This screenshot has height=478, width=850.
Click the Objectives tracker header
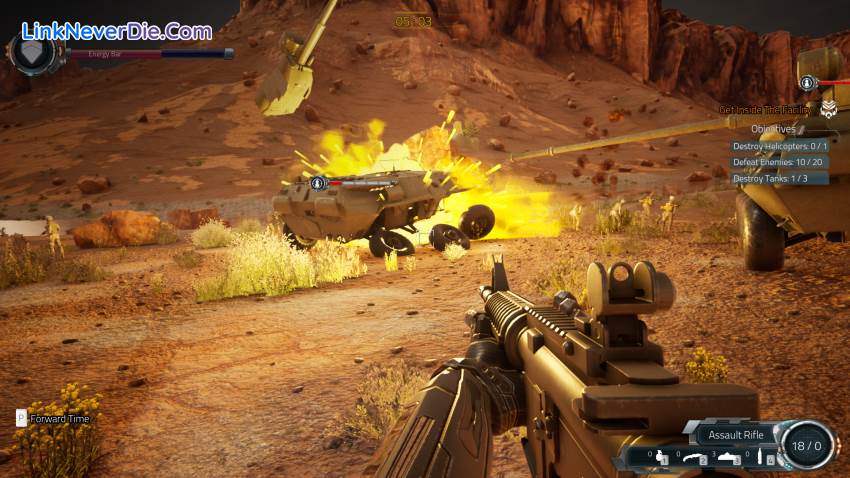tap(773, 128)
